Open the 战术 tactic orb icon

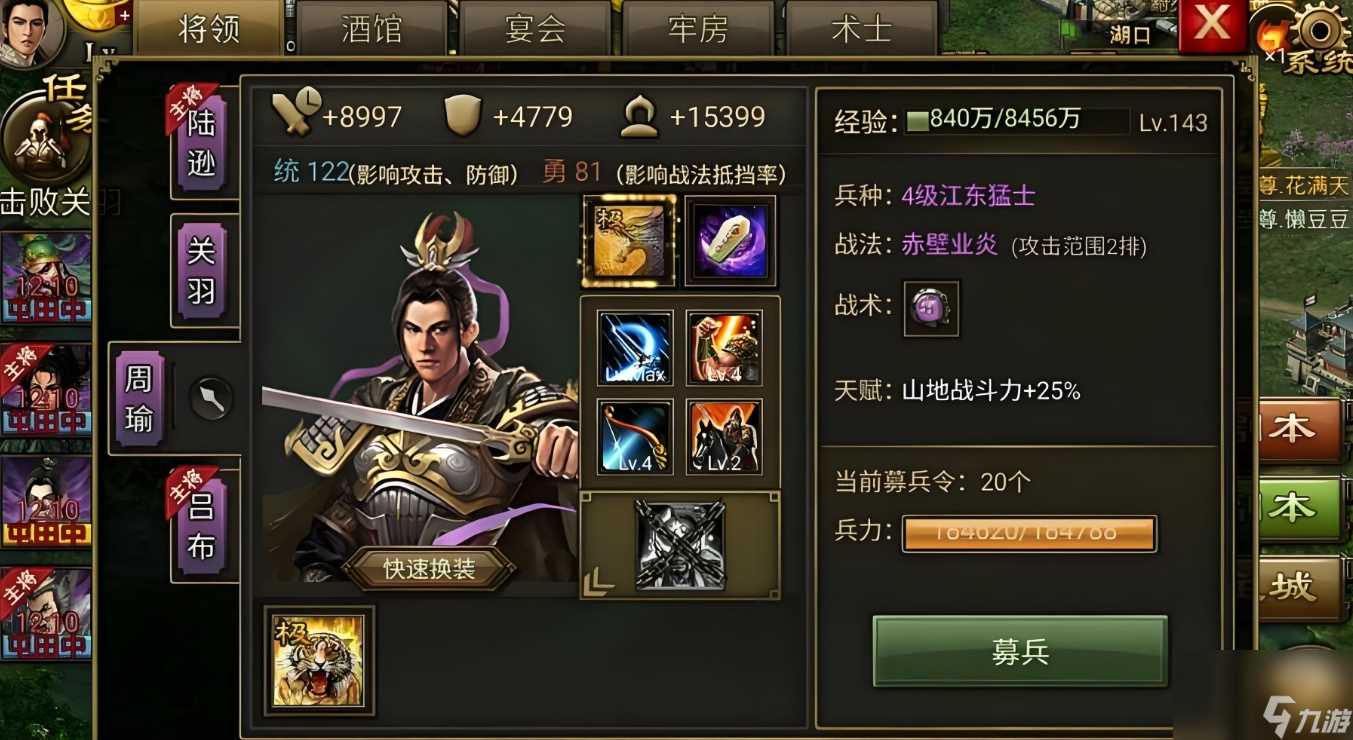click(930, 310)
